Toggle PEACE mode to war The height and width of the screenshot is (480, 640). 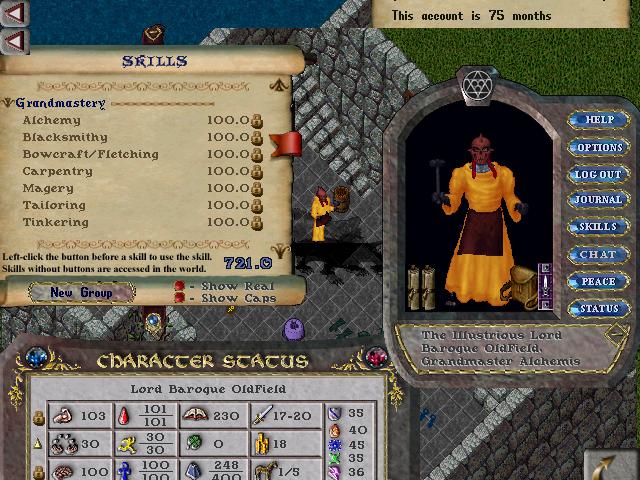(x=598, y=282)
